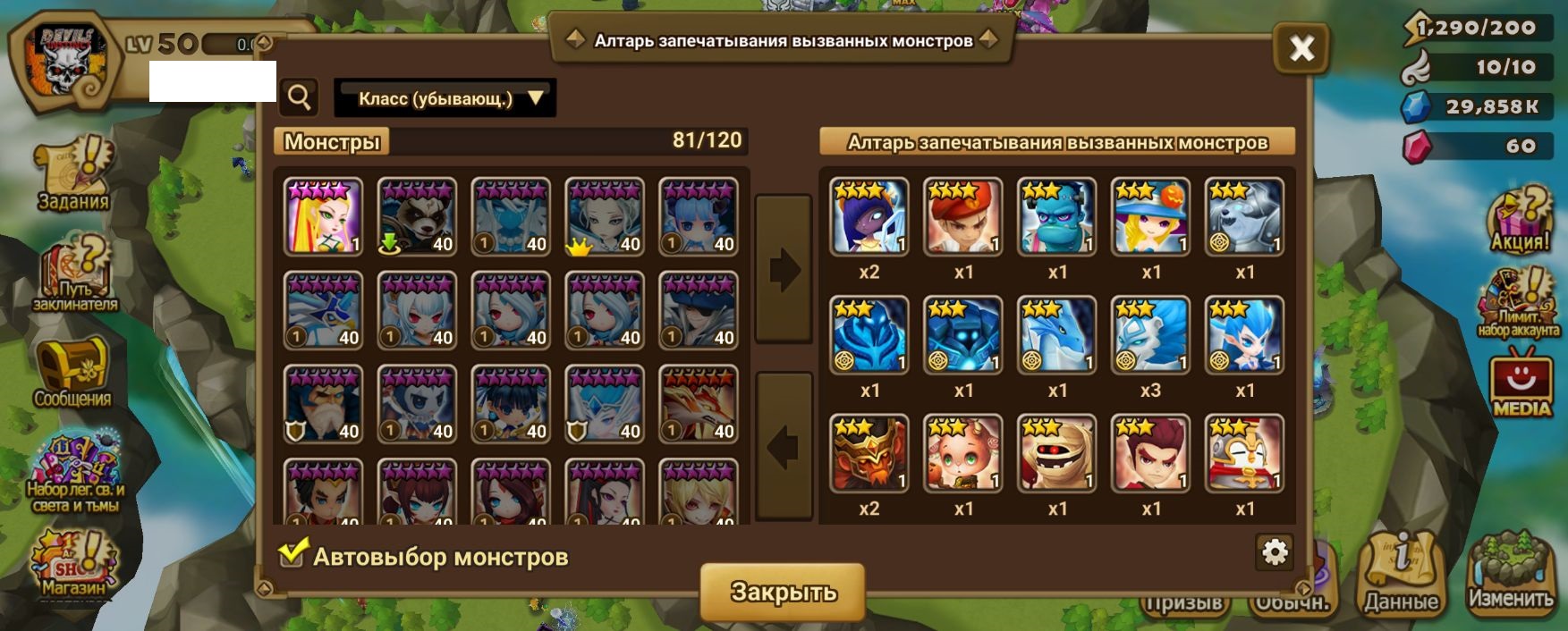This screenshot has width=1568, height=631.
Task: Open the Акция promotion gift icon
Action: tap(1519, 221)
